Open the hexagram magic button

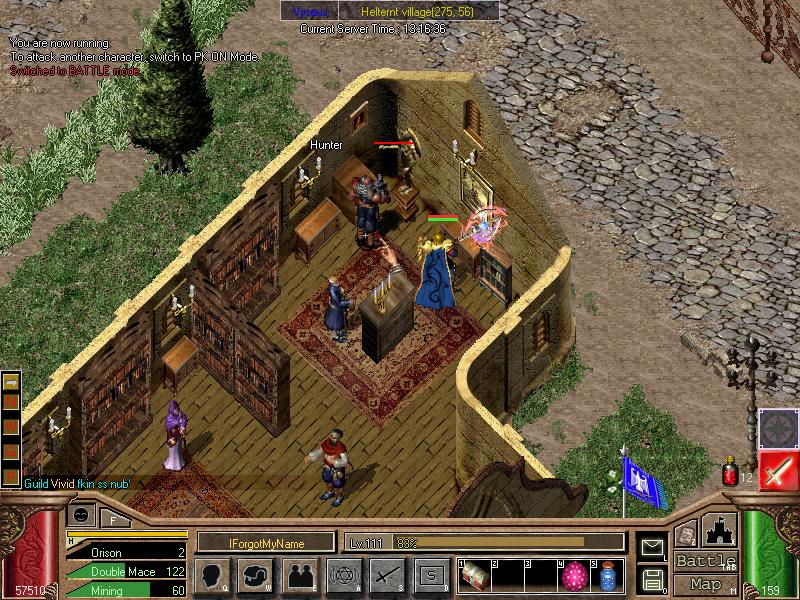coord(342,575)
